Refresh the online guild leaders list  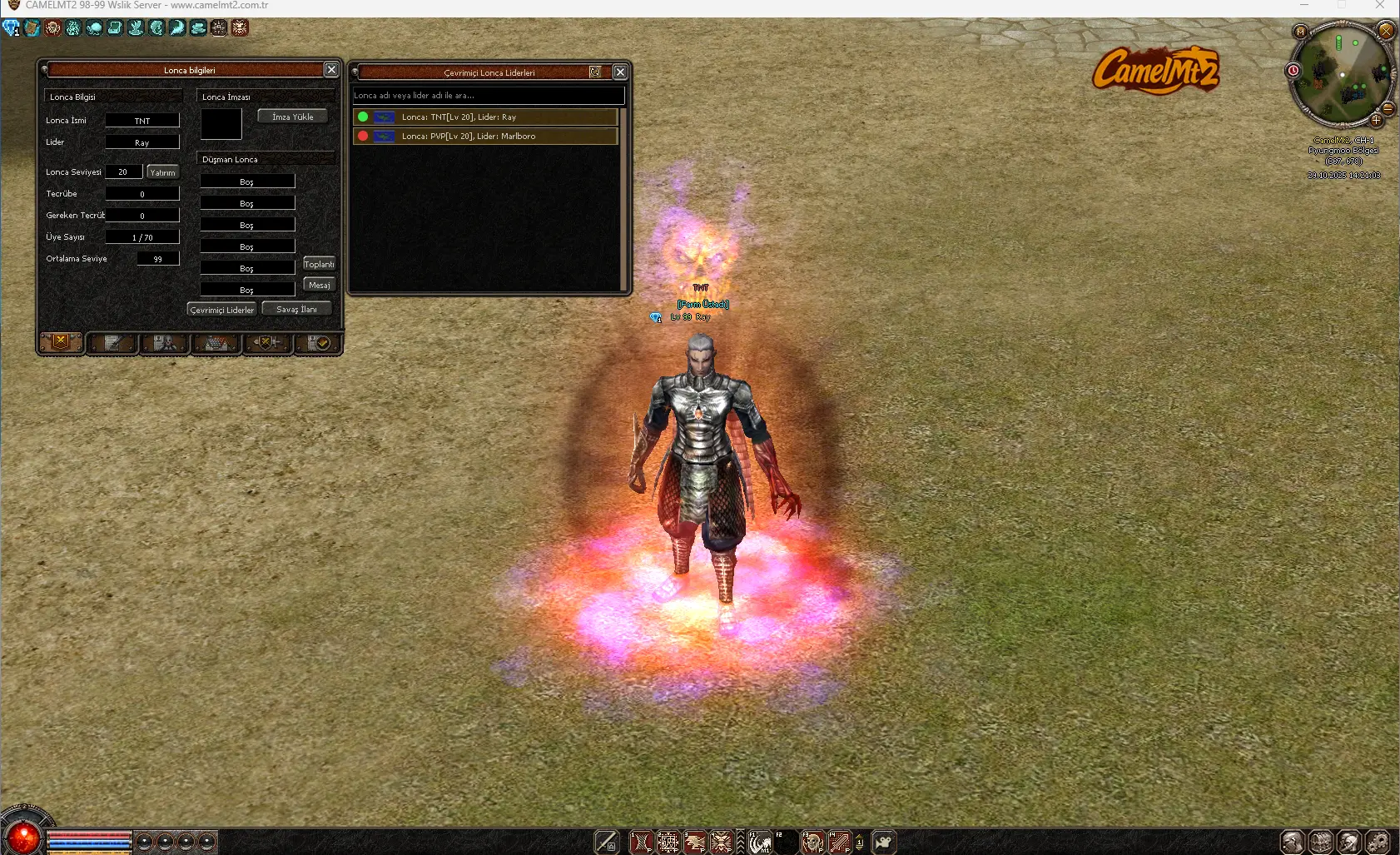(595, 72)
